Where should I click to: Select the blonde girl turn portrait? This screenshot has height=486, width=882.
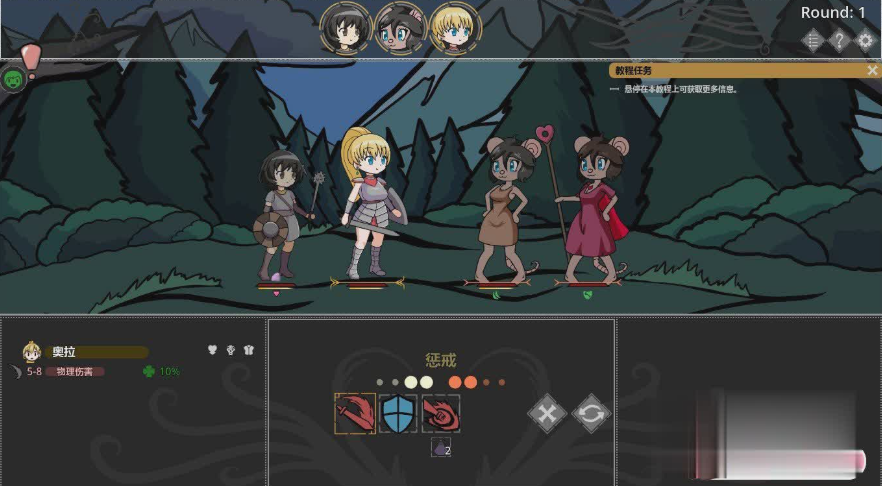click(455, 28)
